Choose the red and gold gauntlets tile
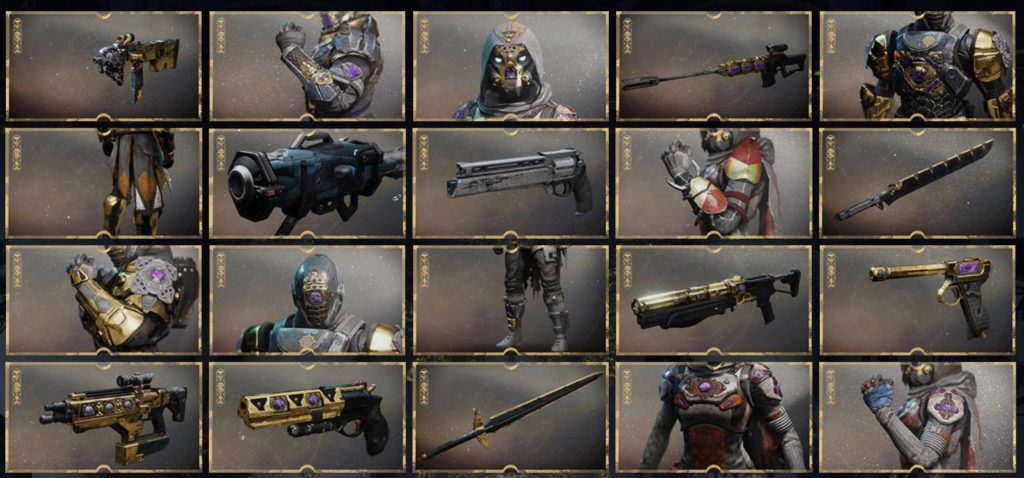1024x478 pixels. [x=713, y=183]
